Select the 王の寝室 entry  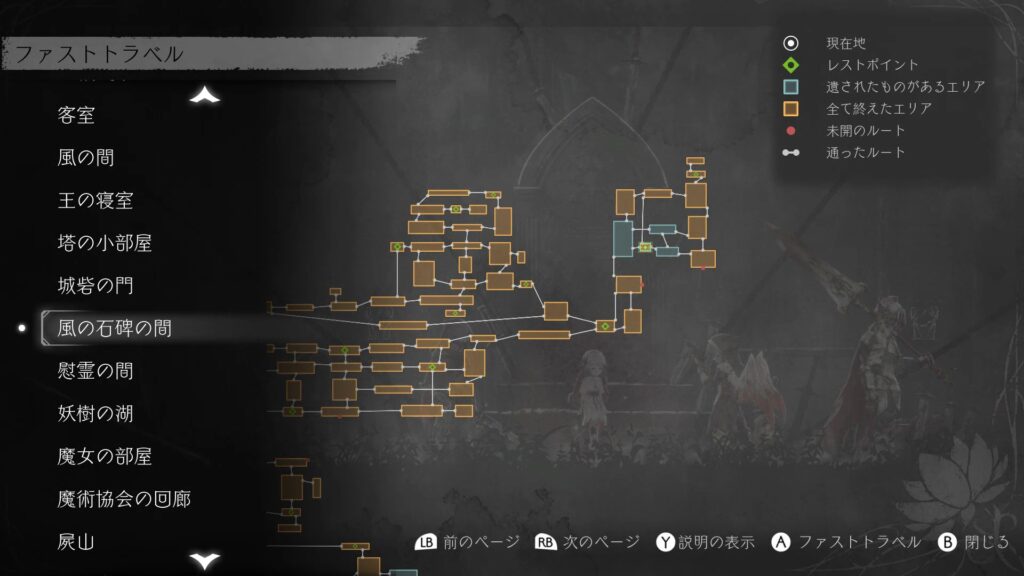(x=95, y=201)
